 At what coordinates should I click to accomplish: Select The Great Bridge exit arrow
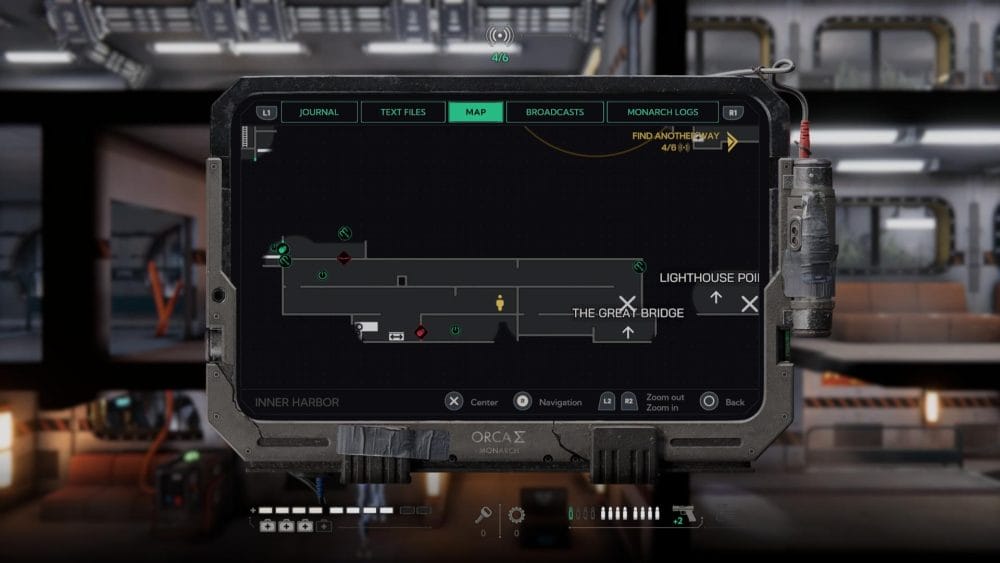[628, 332]
